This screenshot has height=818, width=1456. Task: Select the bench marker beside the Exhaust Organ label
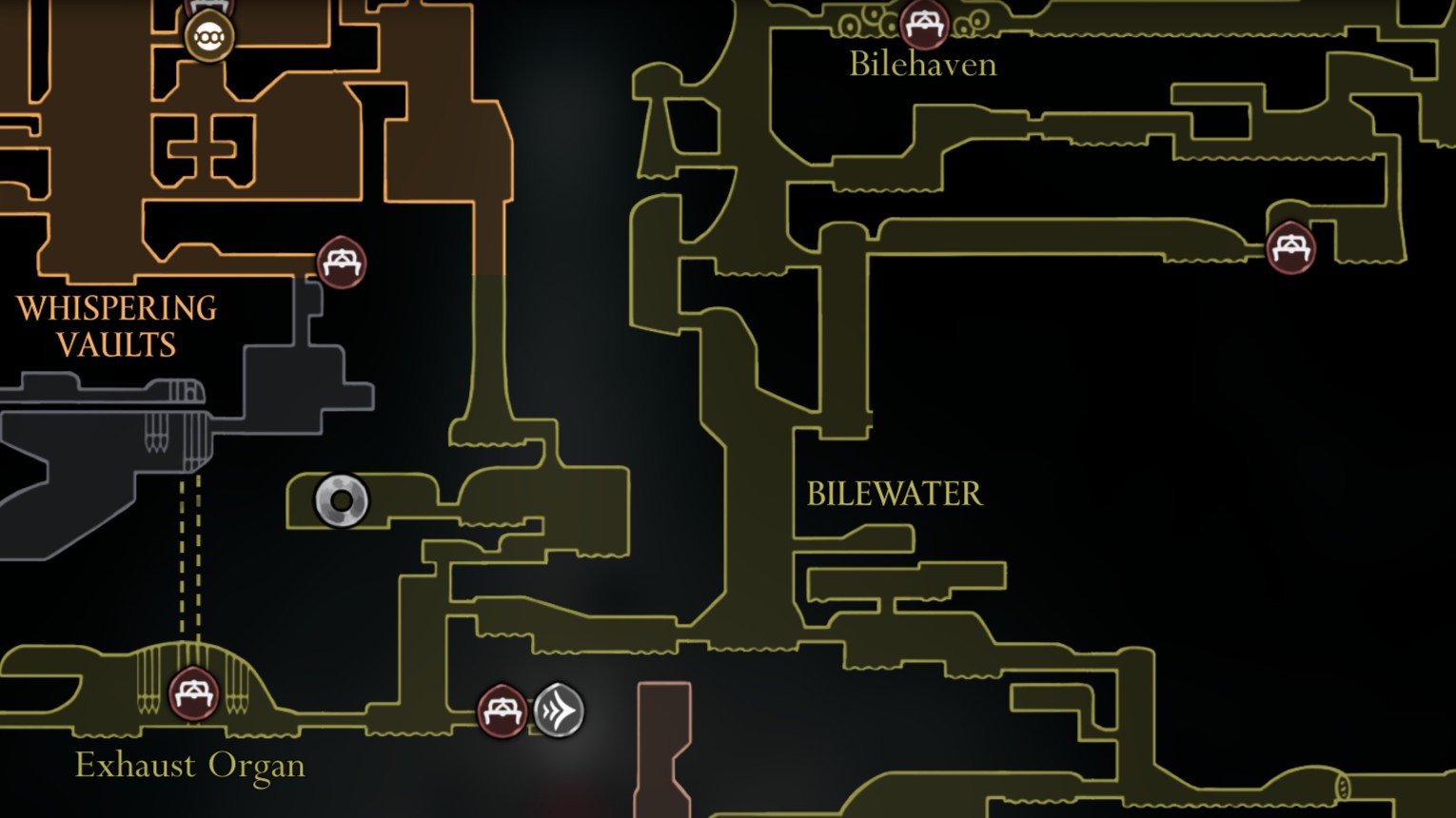[194, 691]
